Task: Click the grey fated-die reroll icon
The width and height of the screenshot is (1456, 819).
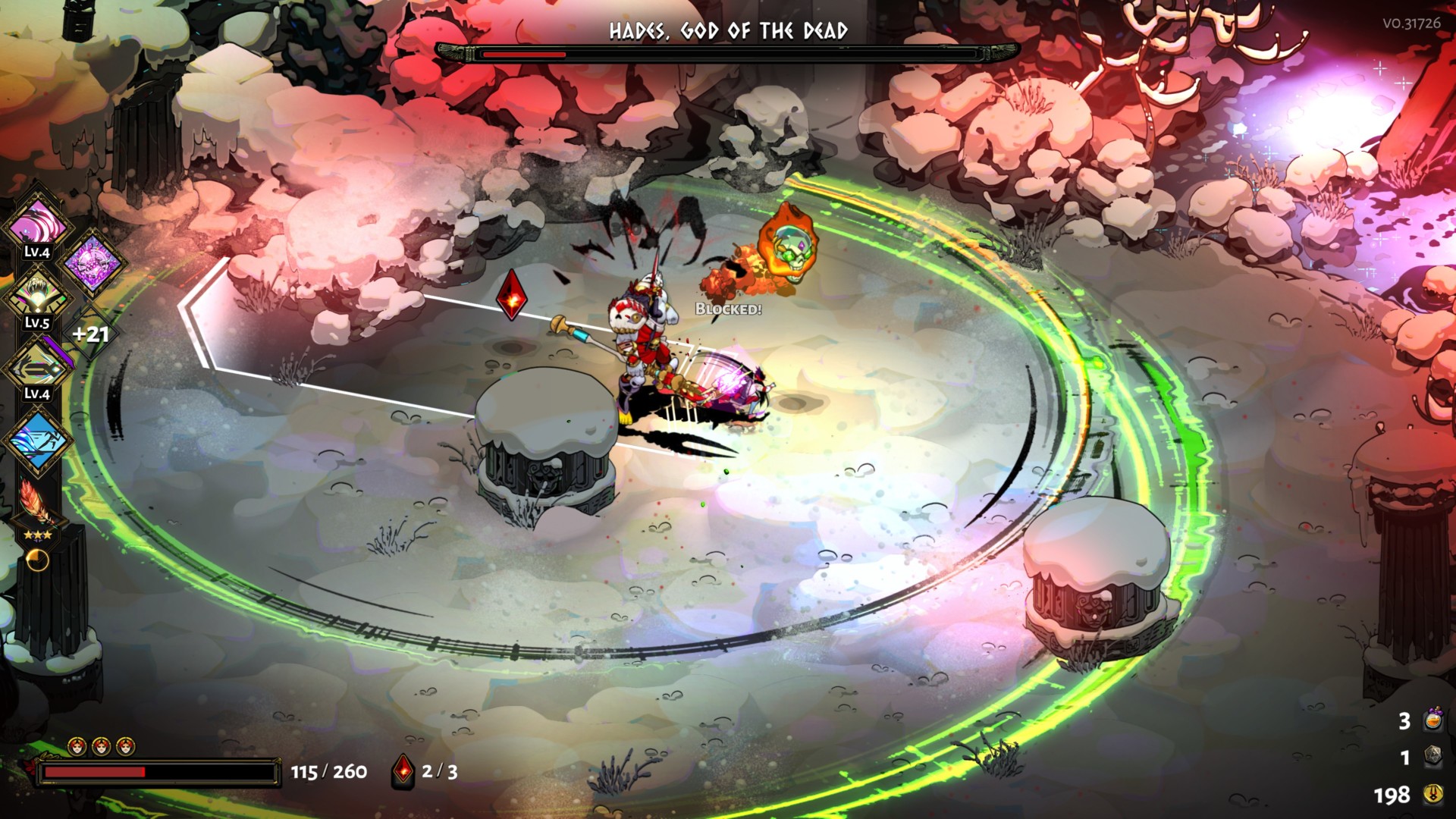Action: pyautogui.click(x=1432, y=756)
